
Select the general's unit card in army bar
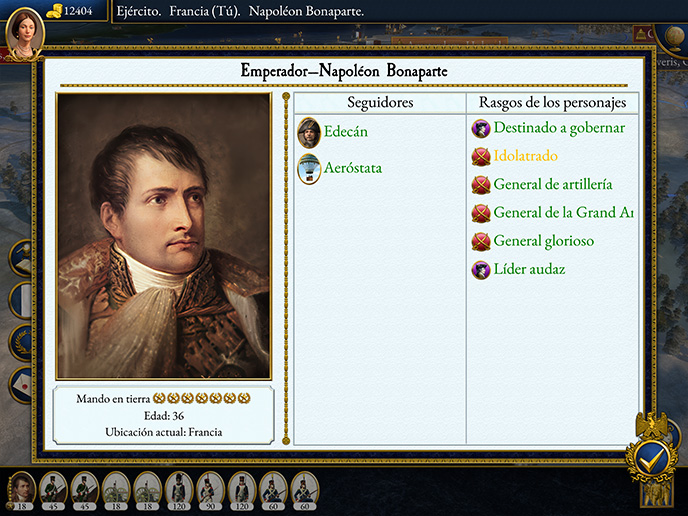22,490
